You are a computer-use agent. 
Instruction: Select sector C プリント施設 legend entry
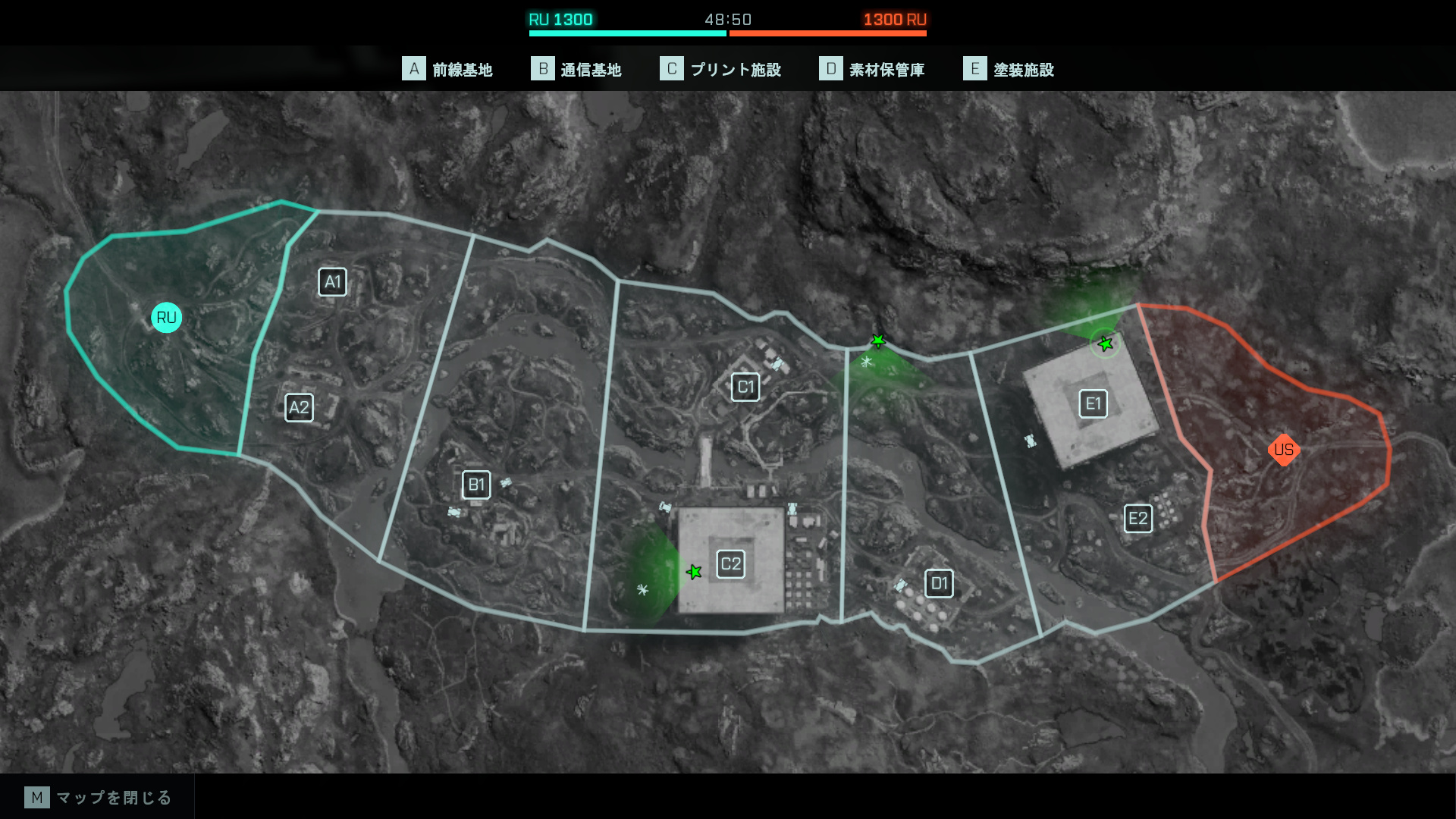click(720, 70)
